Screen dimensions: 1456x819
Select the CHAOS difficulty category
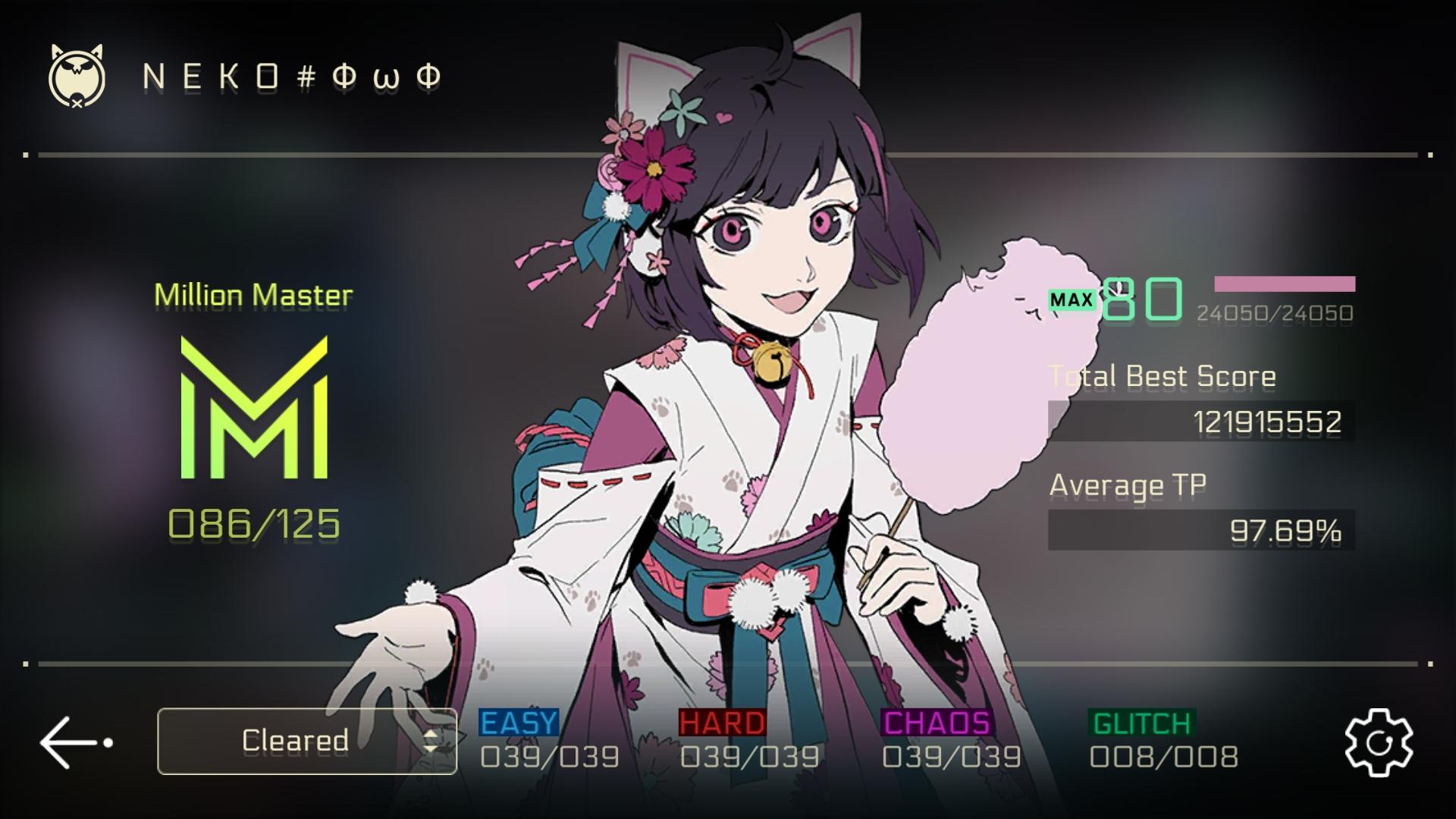click(x=938, y=722)
